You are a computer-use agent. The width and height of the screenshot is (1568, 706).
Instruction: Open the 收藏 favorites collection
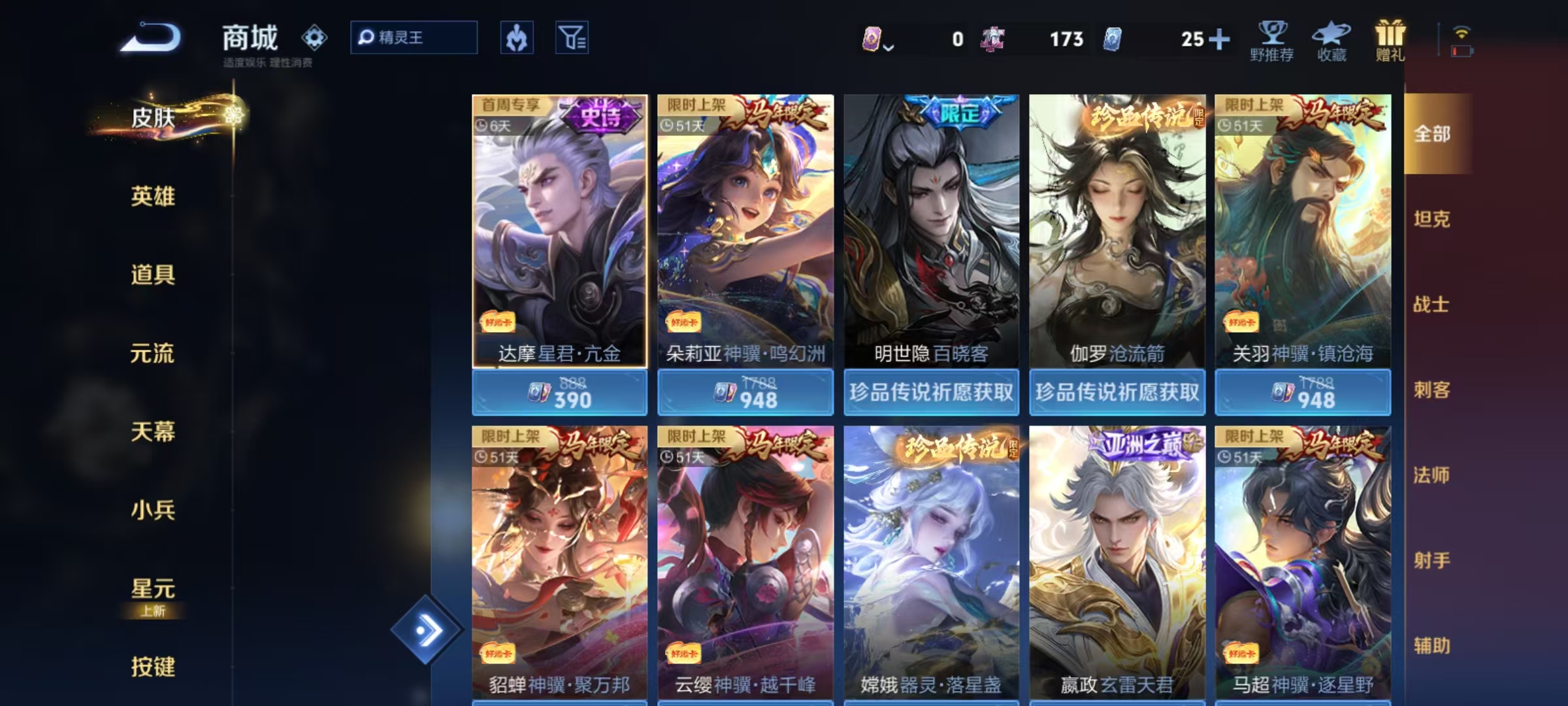pos(1331,41)
